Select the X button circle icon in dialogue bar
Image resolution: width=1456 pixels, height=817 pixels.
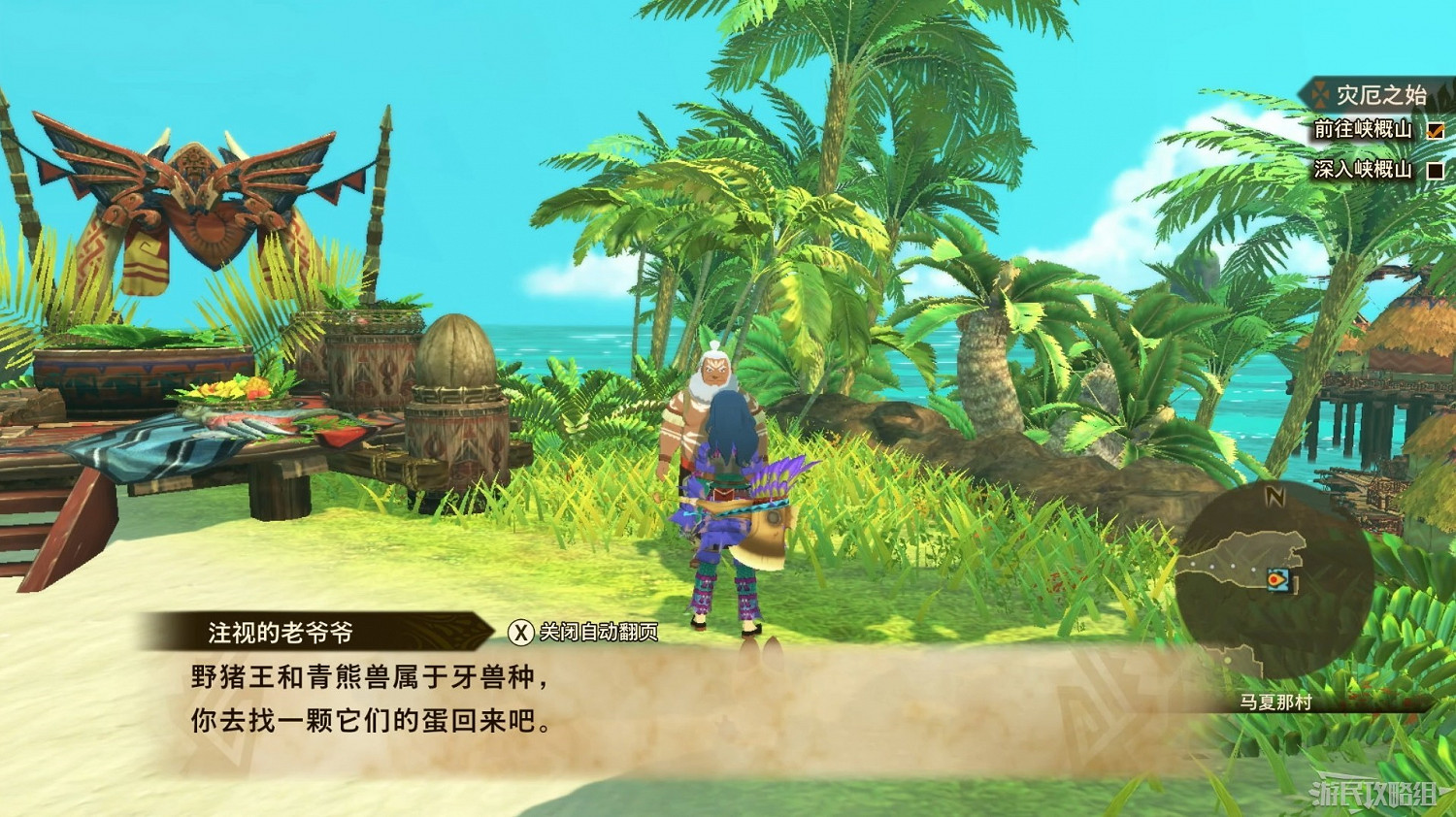click(x=520, y=629)
